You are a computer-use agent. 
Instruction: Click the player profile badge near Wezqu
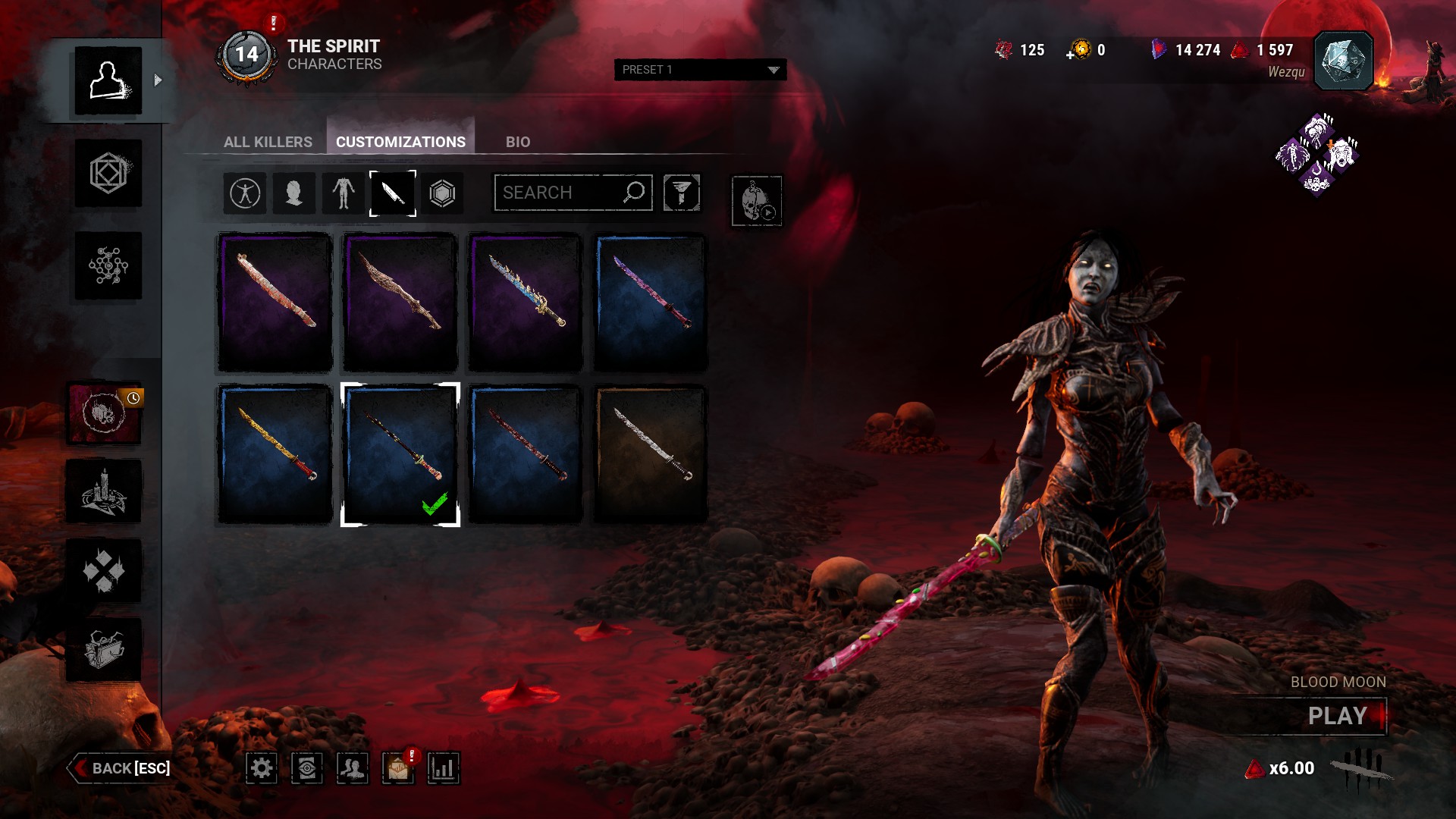pyautogui.click(x=1342, y=61)
